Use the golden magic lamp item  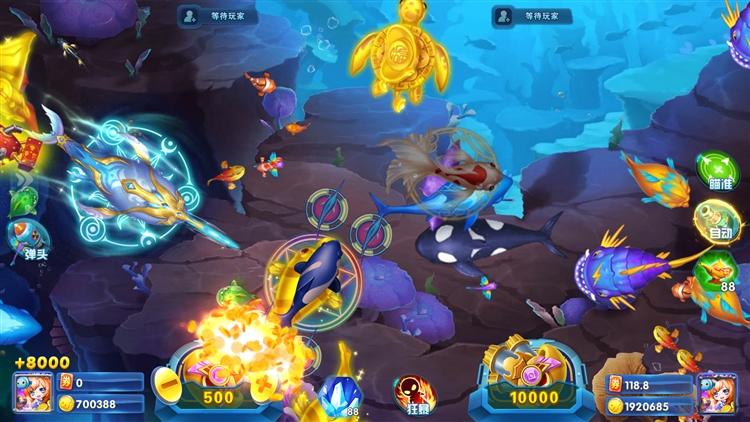coord(716,270)
